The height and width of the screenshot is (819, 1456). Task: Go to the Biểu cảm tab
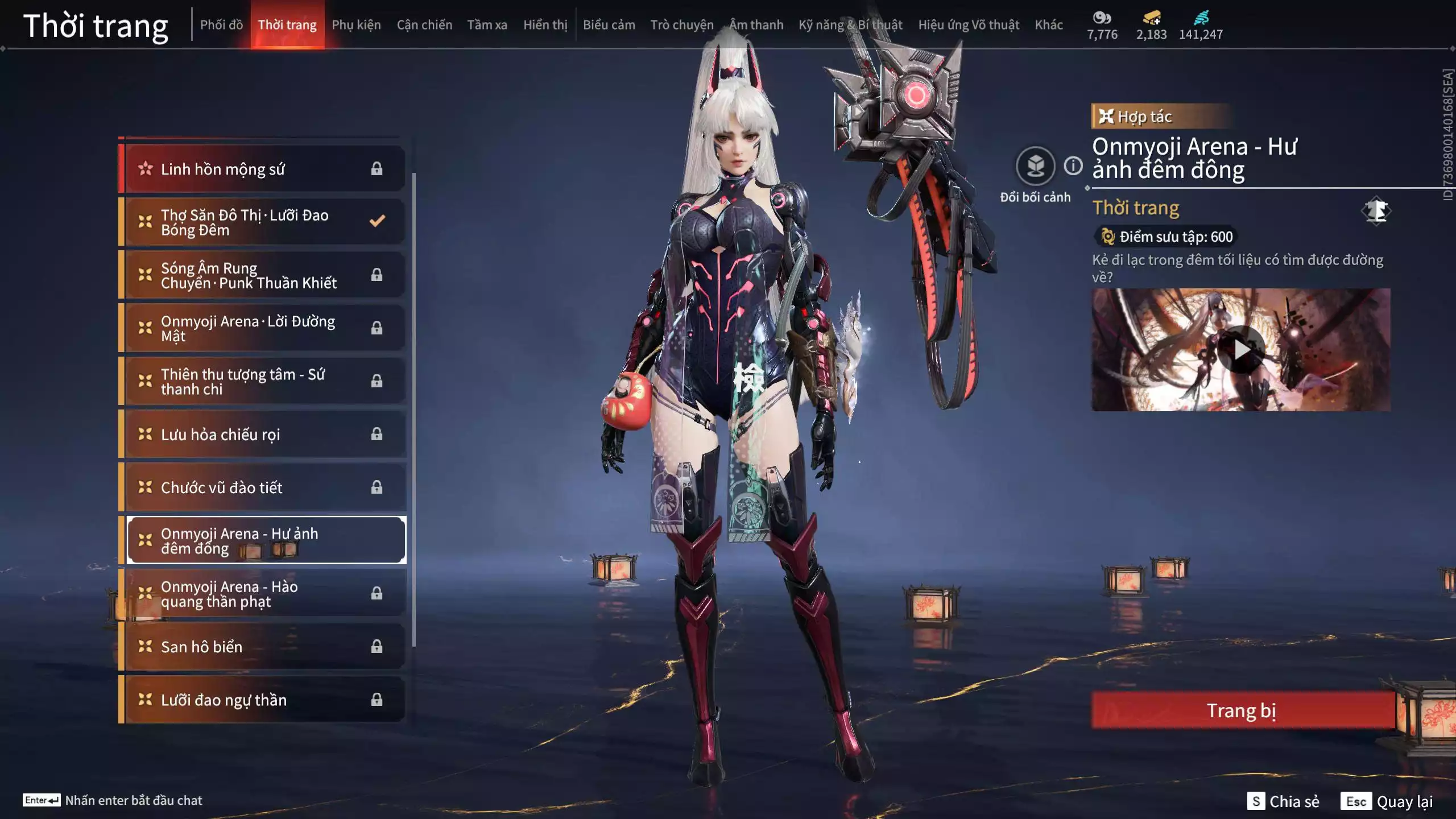[x=609, y=25]
